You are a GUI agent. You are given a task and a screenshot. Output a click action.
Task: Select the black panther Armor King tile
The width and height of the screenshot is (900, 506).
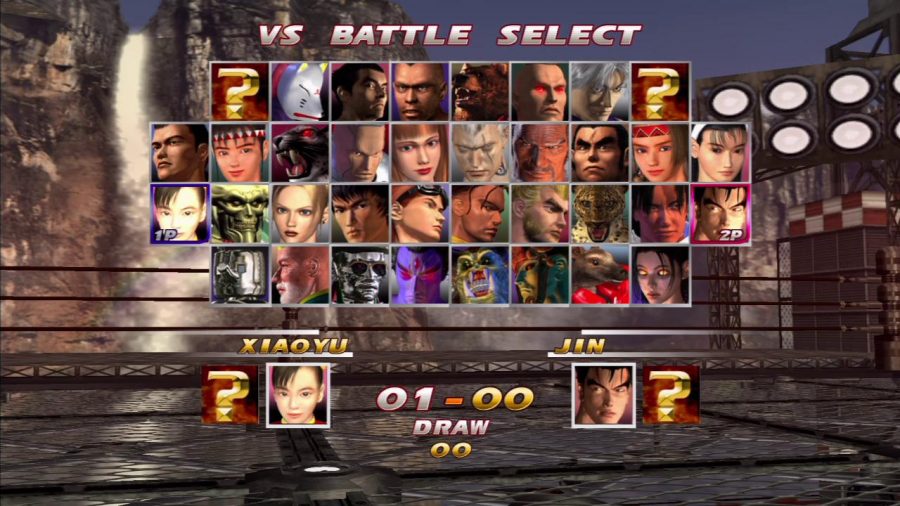tap(300, 152)
